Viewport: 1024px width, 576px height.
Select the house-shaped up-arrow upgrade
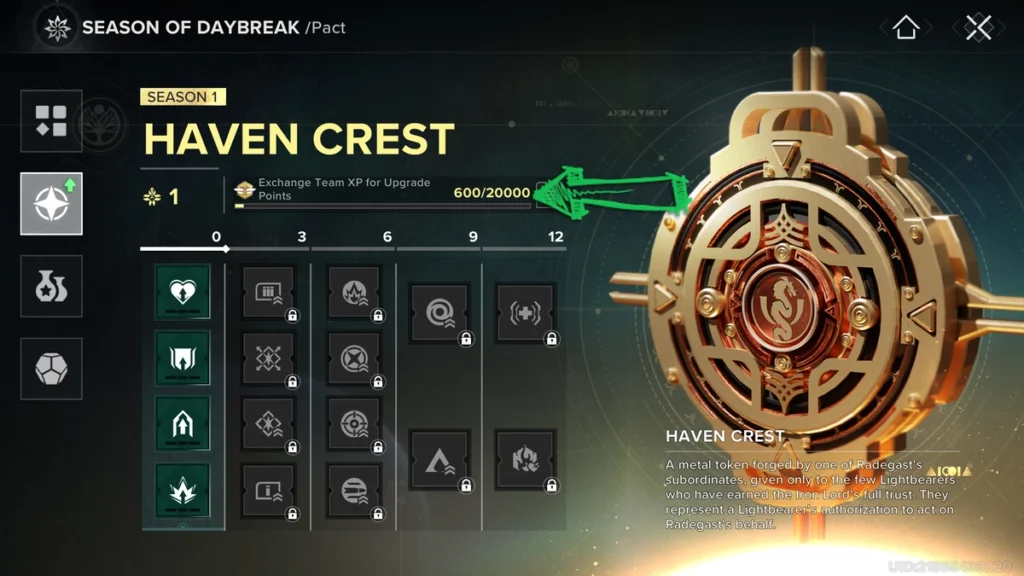(x=183, y=425)
